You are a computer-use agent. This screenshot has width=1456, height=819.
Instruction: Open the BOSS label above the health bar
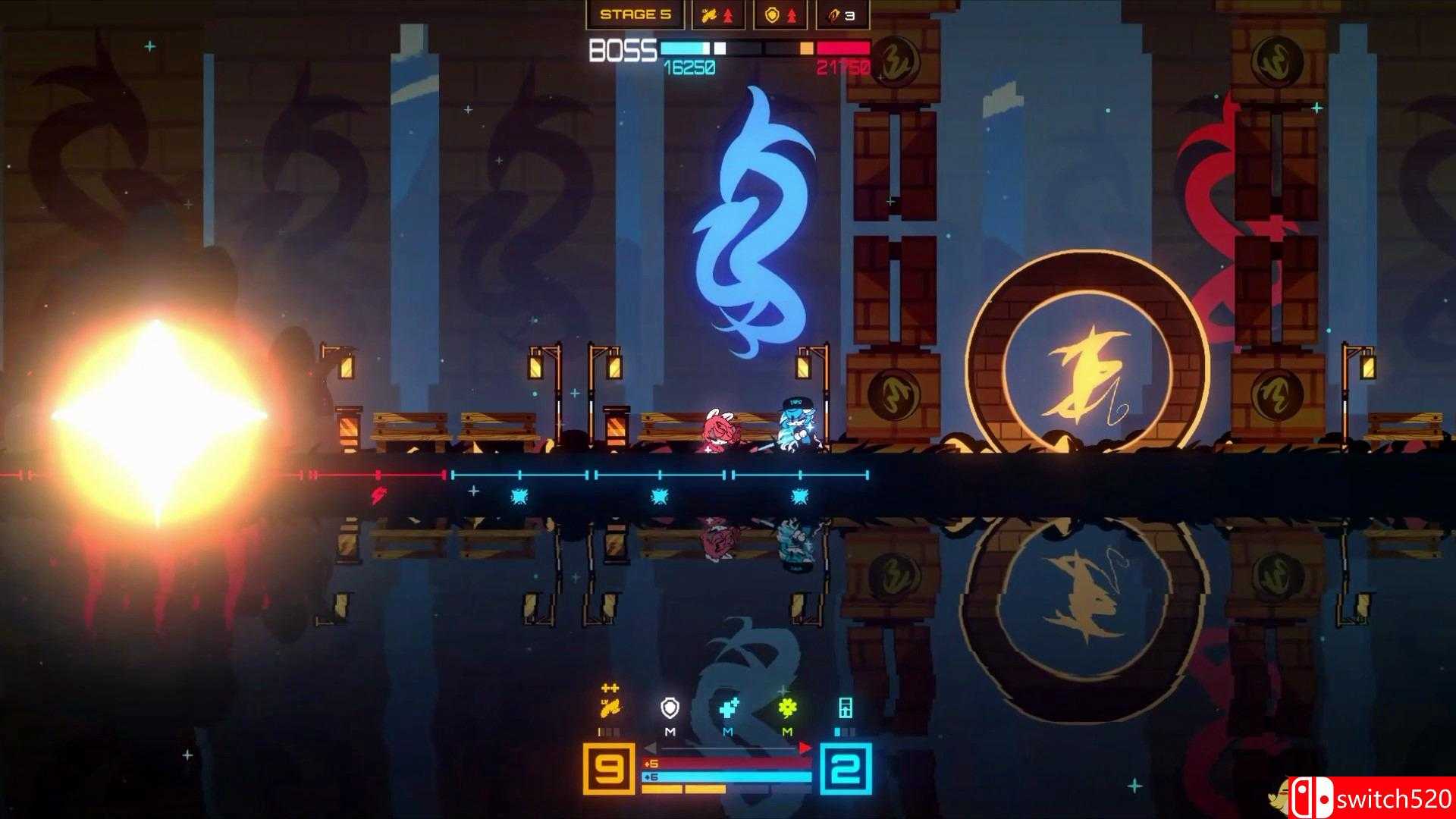[x=623, y=50]
